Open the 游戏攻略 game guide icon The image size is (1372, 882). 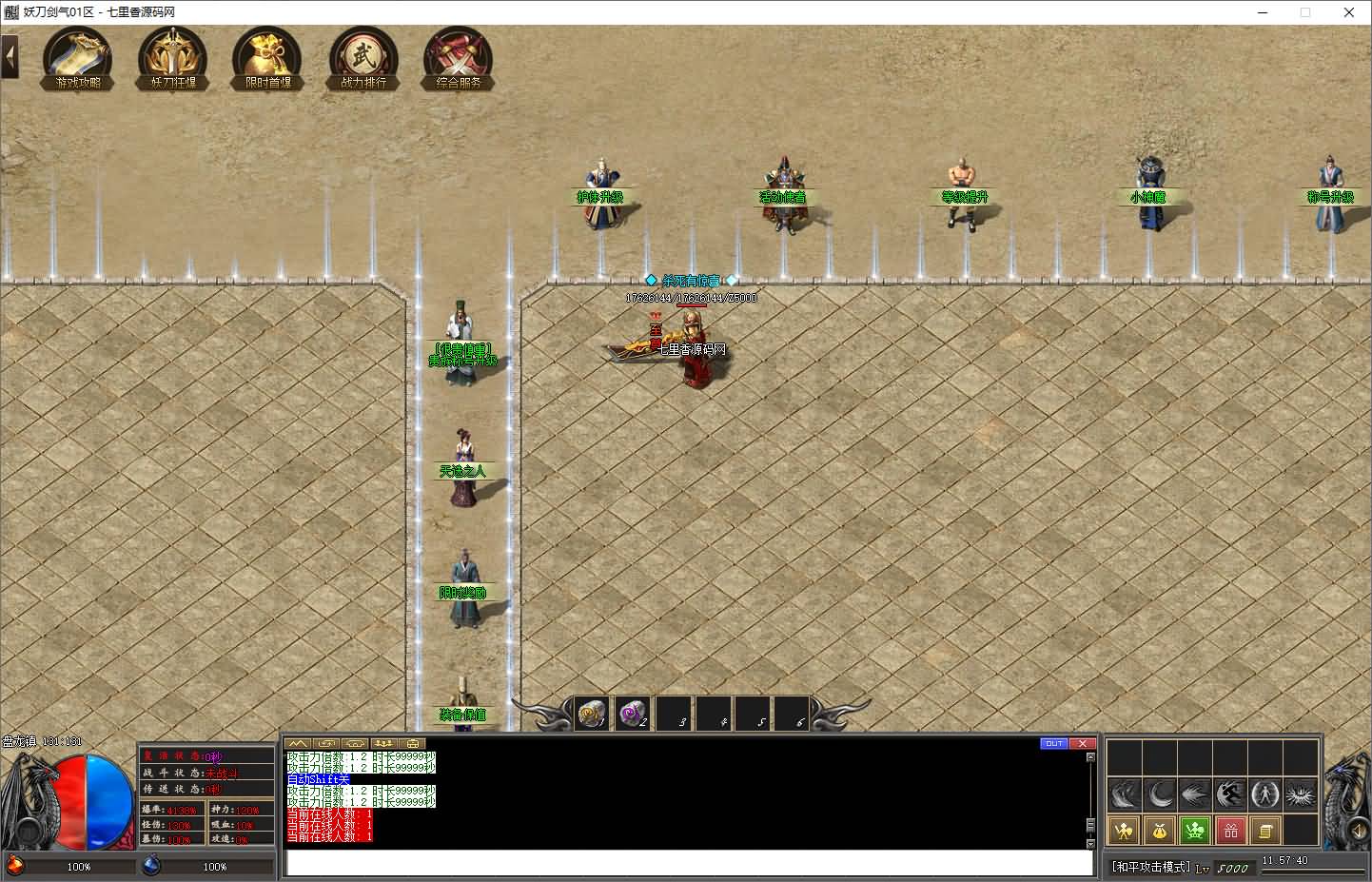[78, 59]
